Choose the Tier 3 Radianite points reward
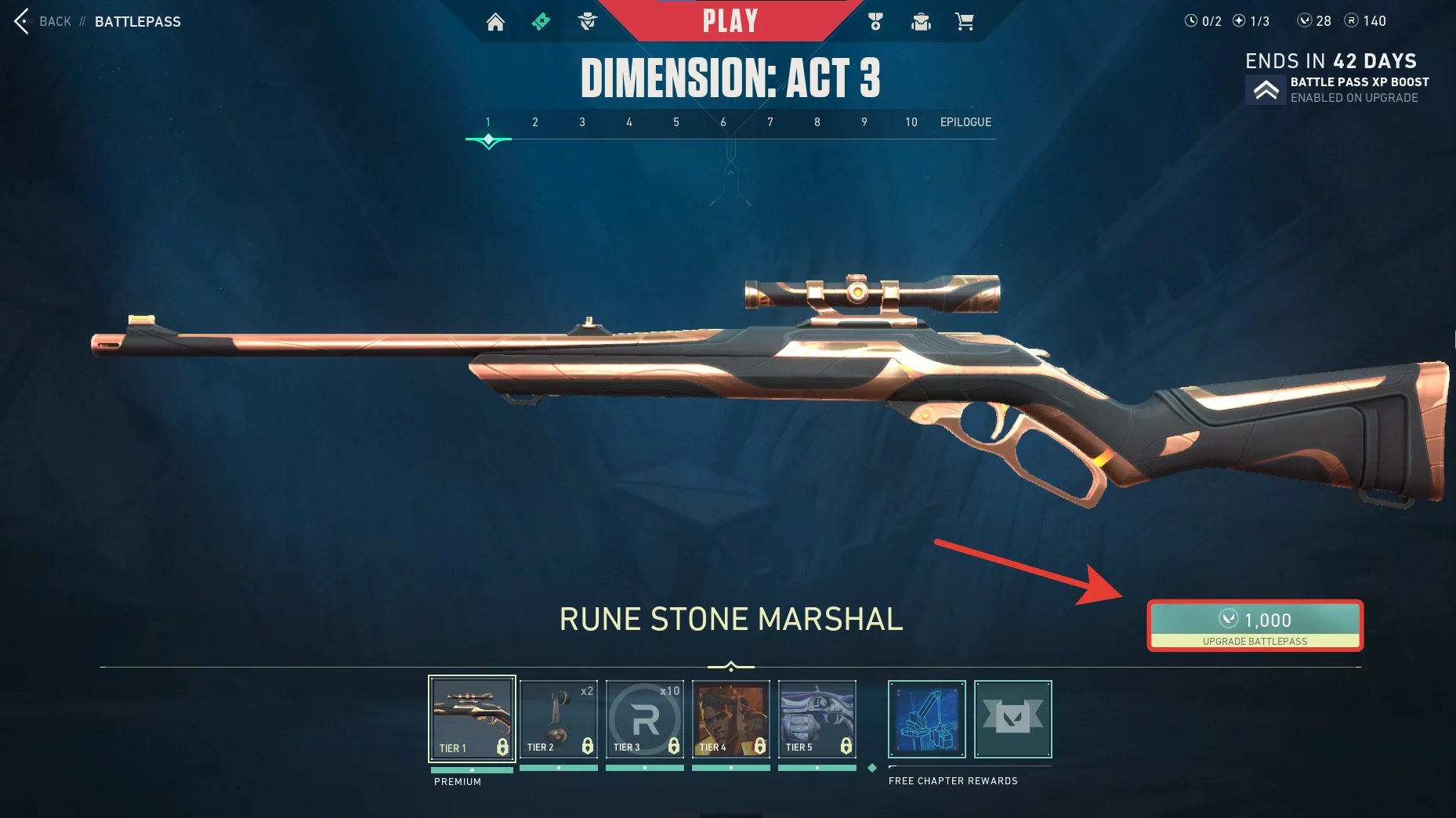This screenshot has width=1456, height=818. 645,718
